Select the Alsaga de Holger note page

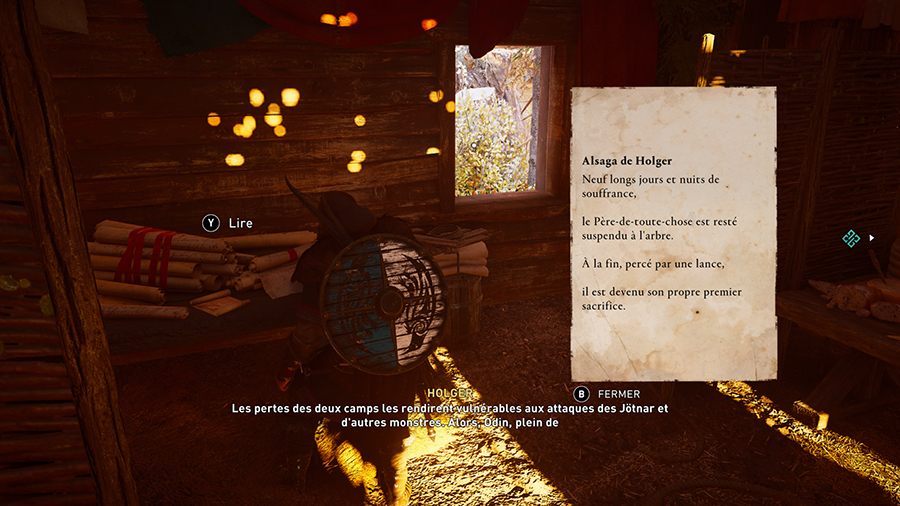(673, 234)
